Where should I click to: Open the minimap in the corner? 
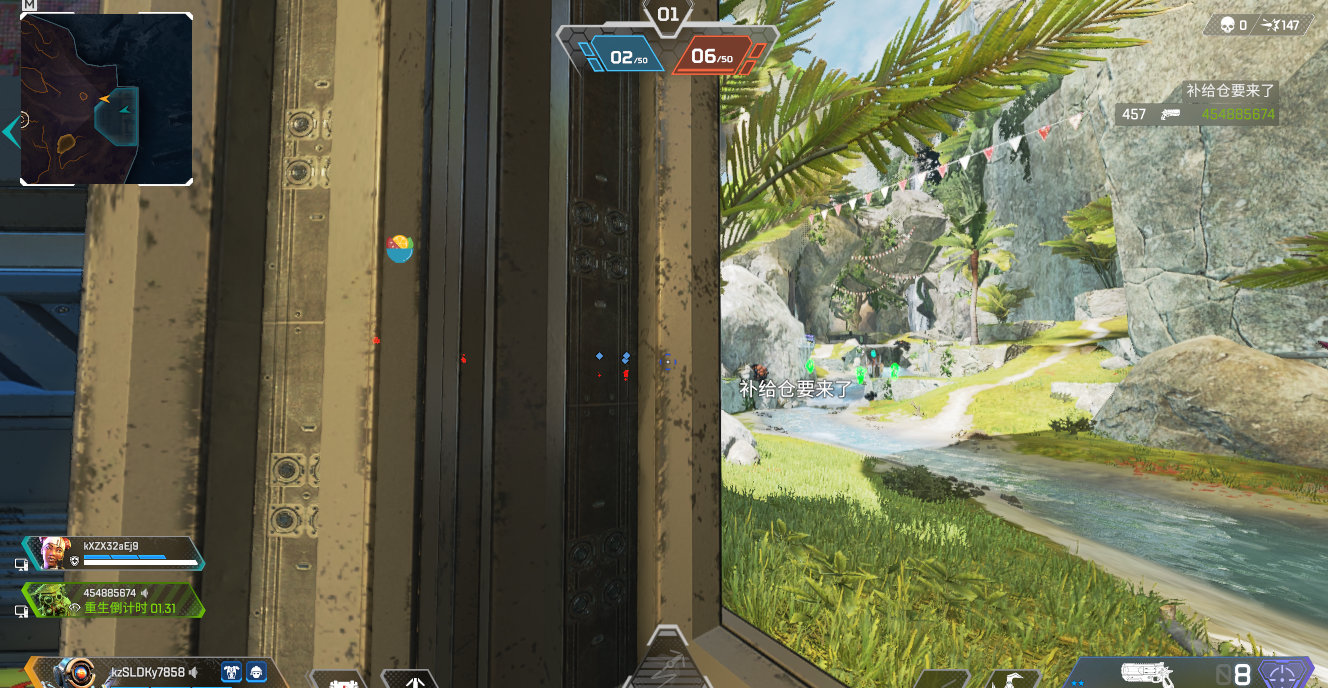click(x=106, y=99)
